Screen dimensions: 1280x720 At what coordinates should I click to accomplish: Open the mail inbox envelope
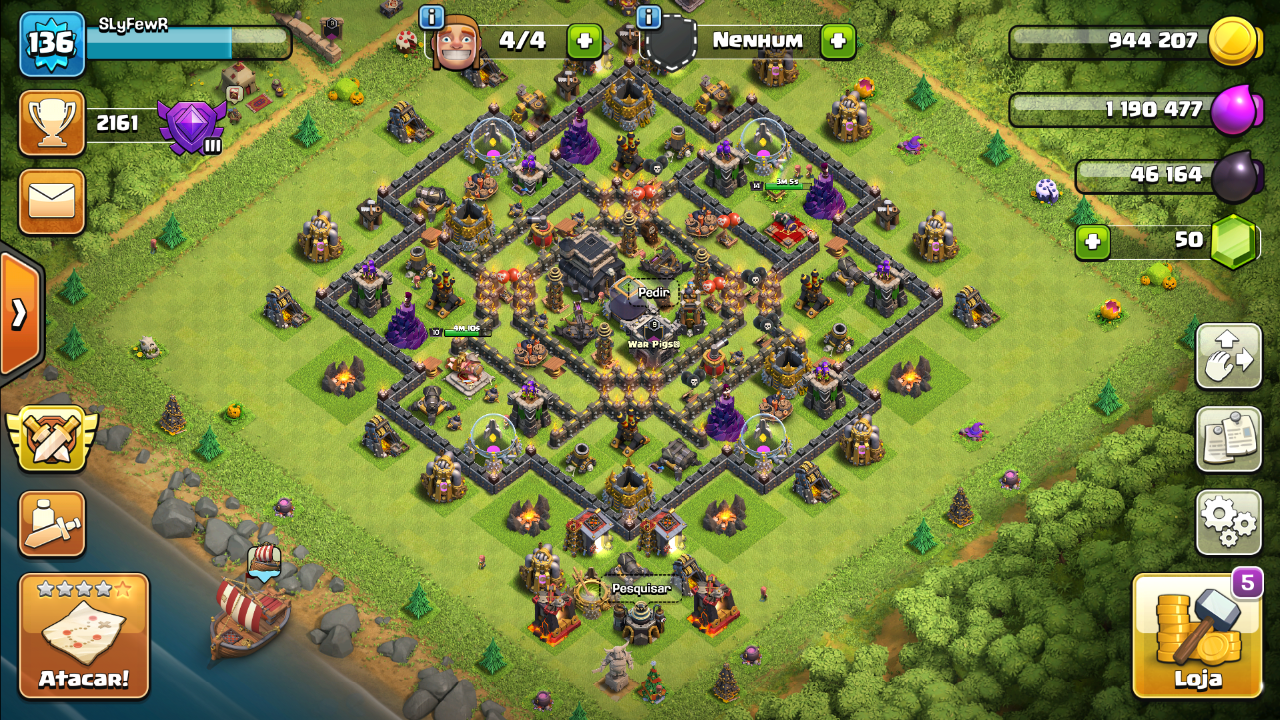coord(52,201)
